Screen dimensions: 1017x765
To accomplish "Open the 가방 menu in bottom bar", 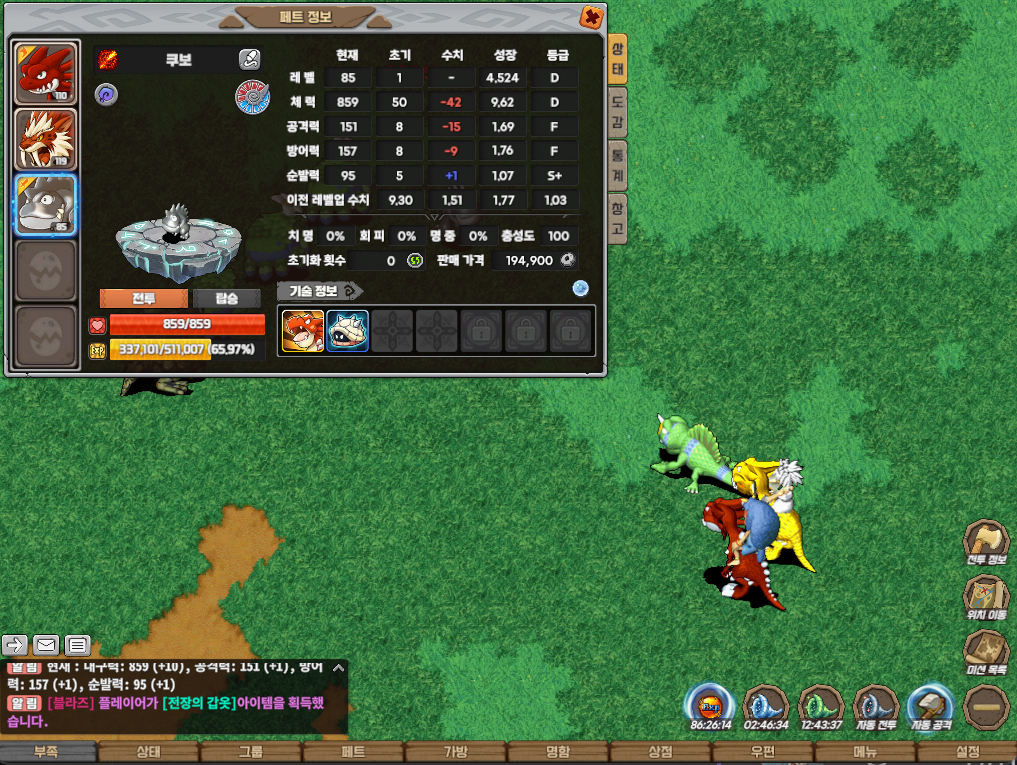I will [456, 752].
